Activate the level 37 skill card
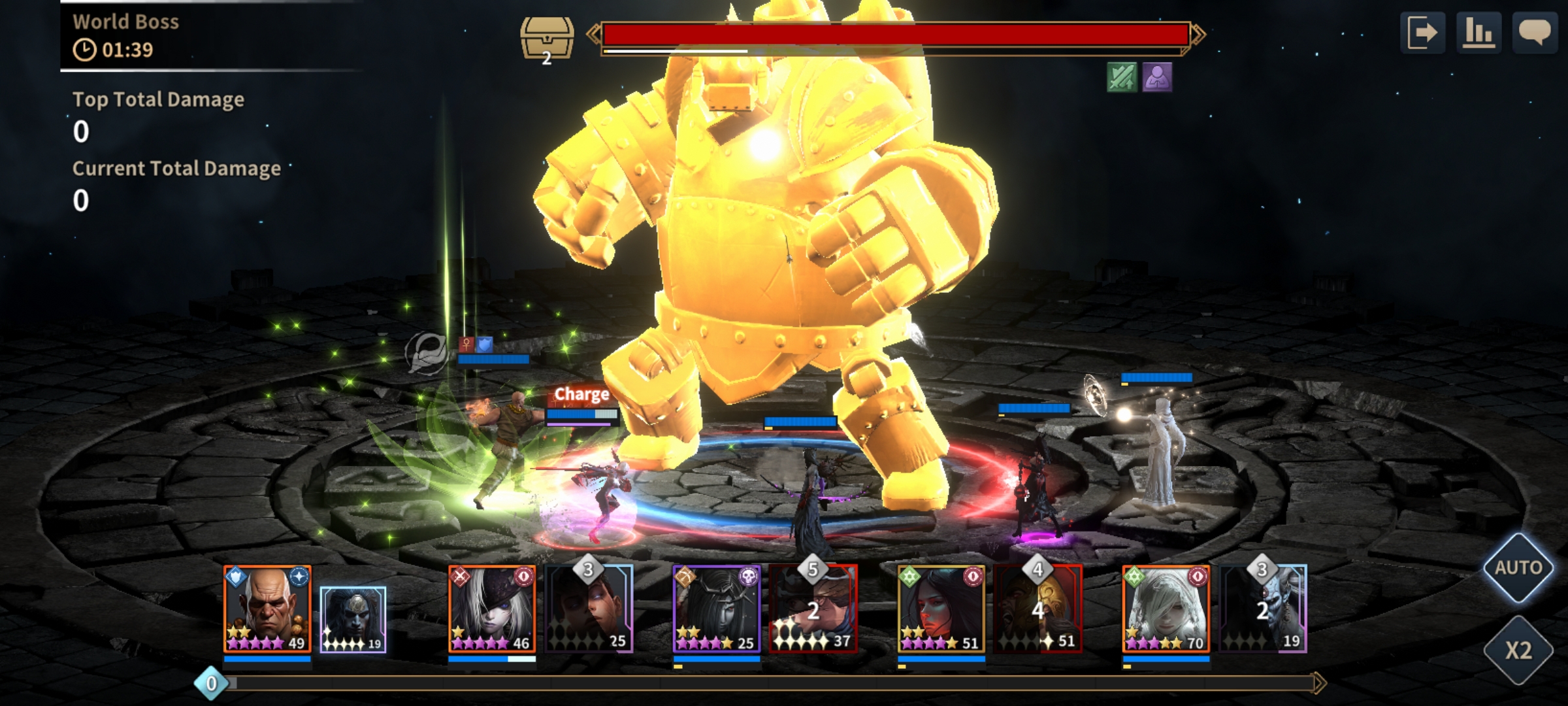 tap(813, 609)
